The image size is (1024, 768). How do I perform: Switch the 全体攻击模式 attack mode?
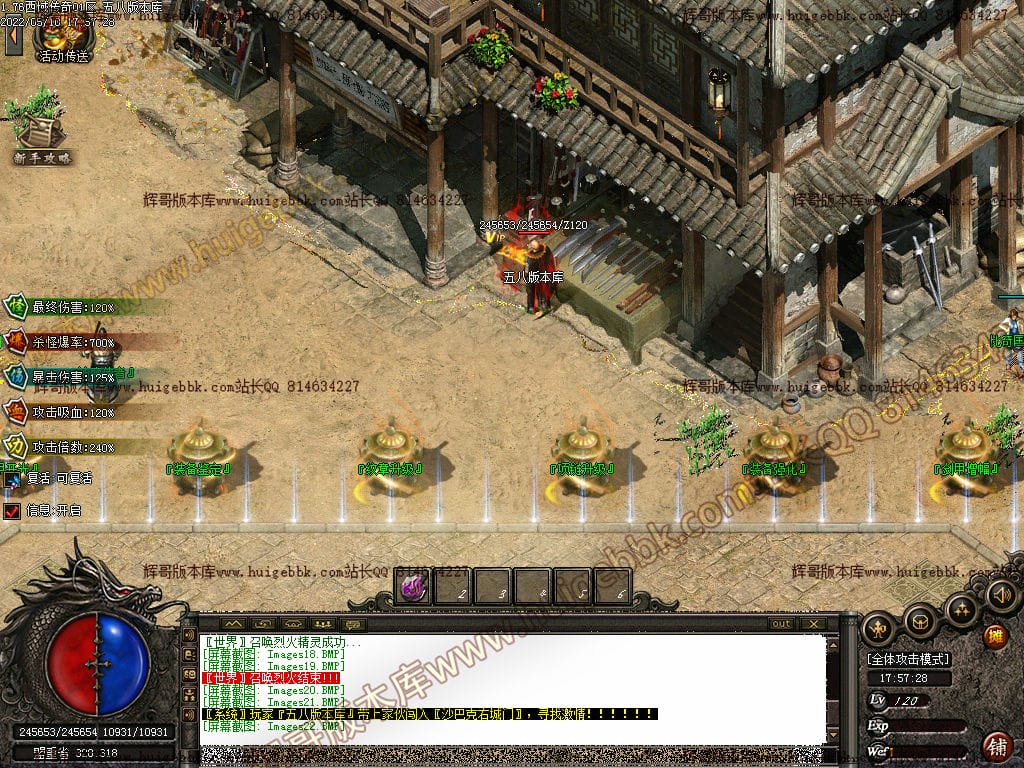click(x=908, y=659)
